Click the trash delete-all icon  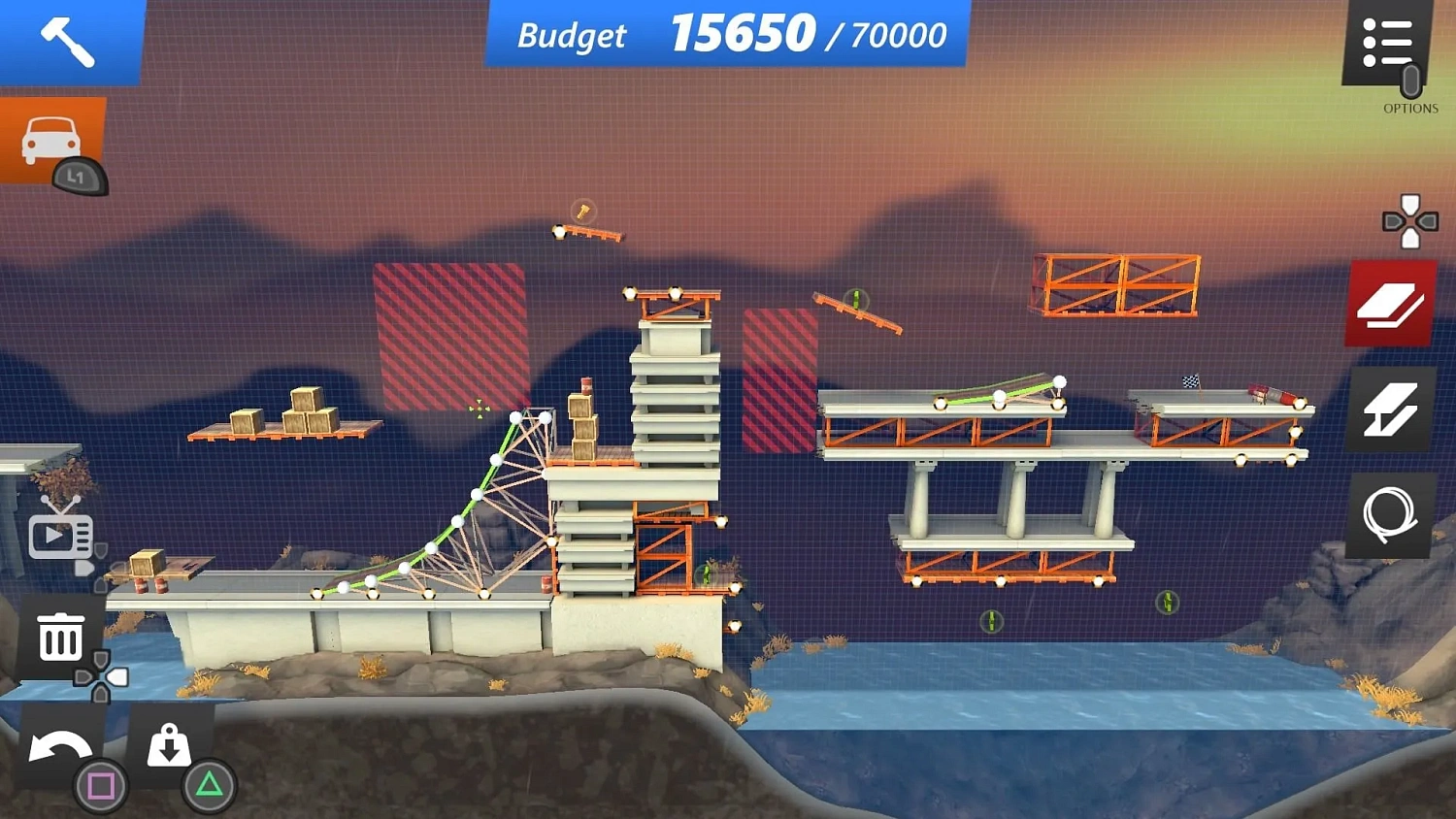(60, 638)
